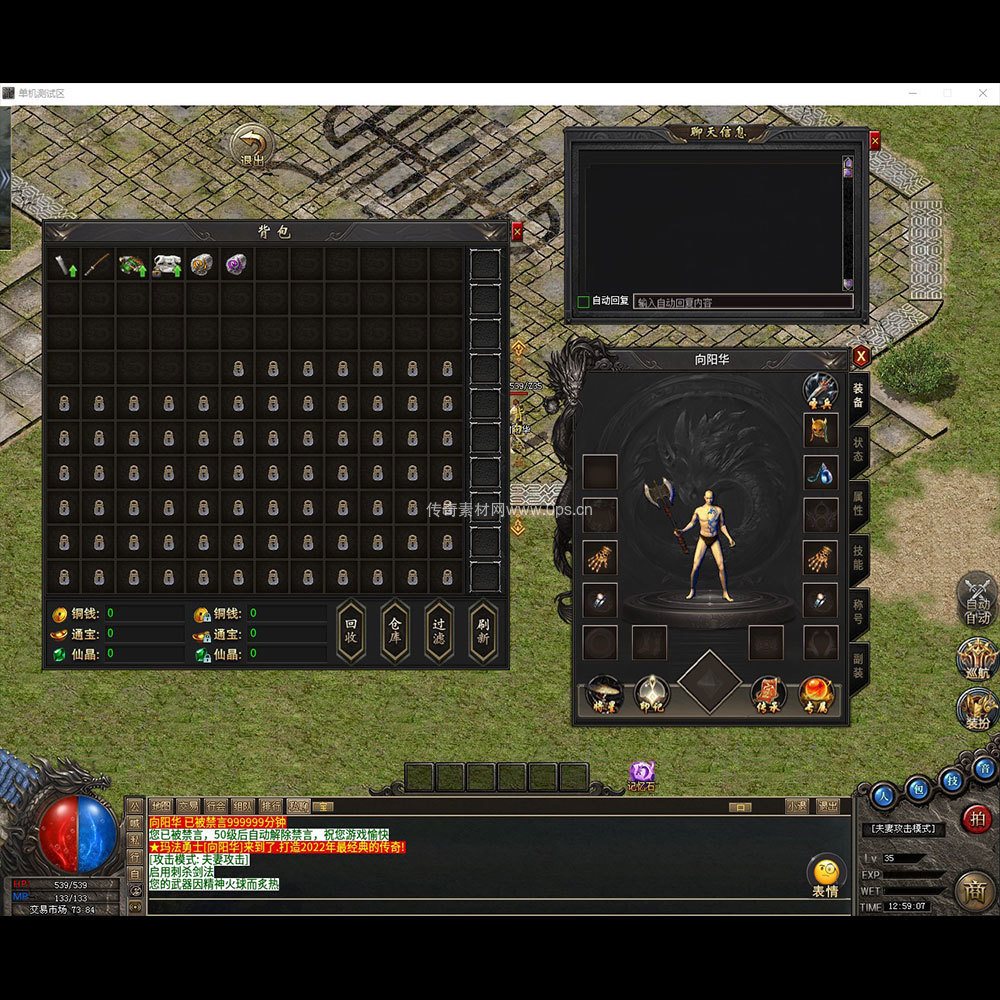Switch to the 属性 attributes tab
1000x1000 pixels.
[858, 503]
